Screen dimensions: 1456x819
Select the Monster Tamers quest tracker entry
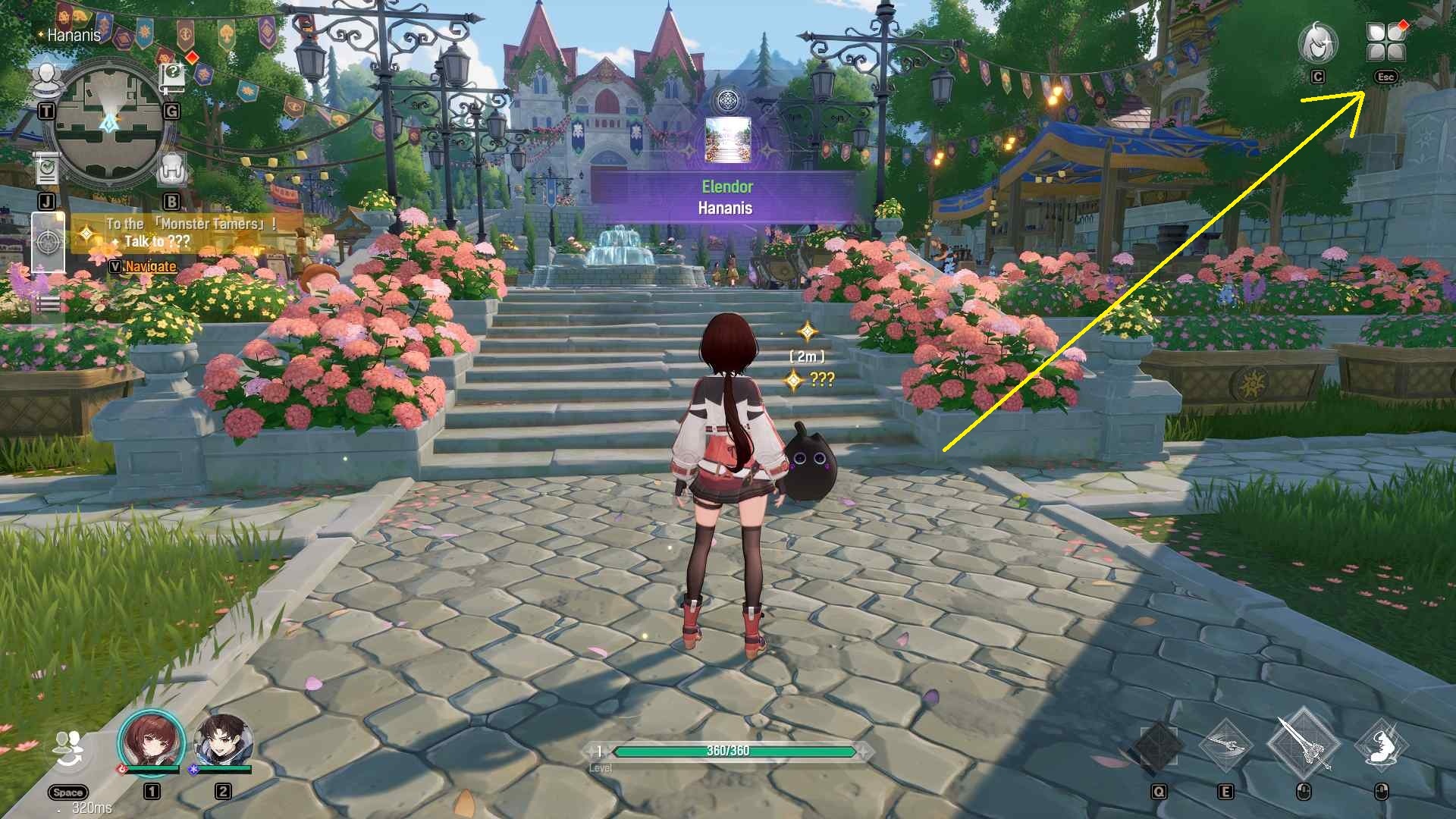[190, 232]
